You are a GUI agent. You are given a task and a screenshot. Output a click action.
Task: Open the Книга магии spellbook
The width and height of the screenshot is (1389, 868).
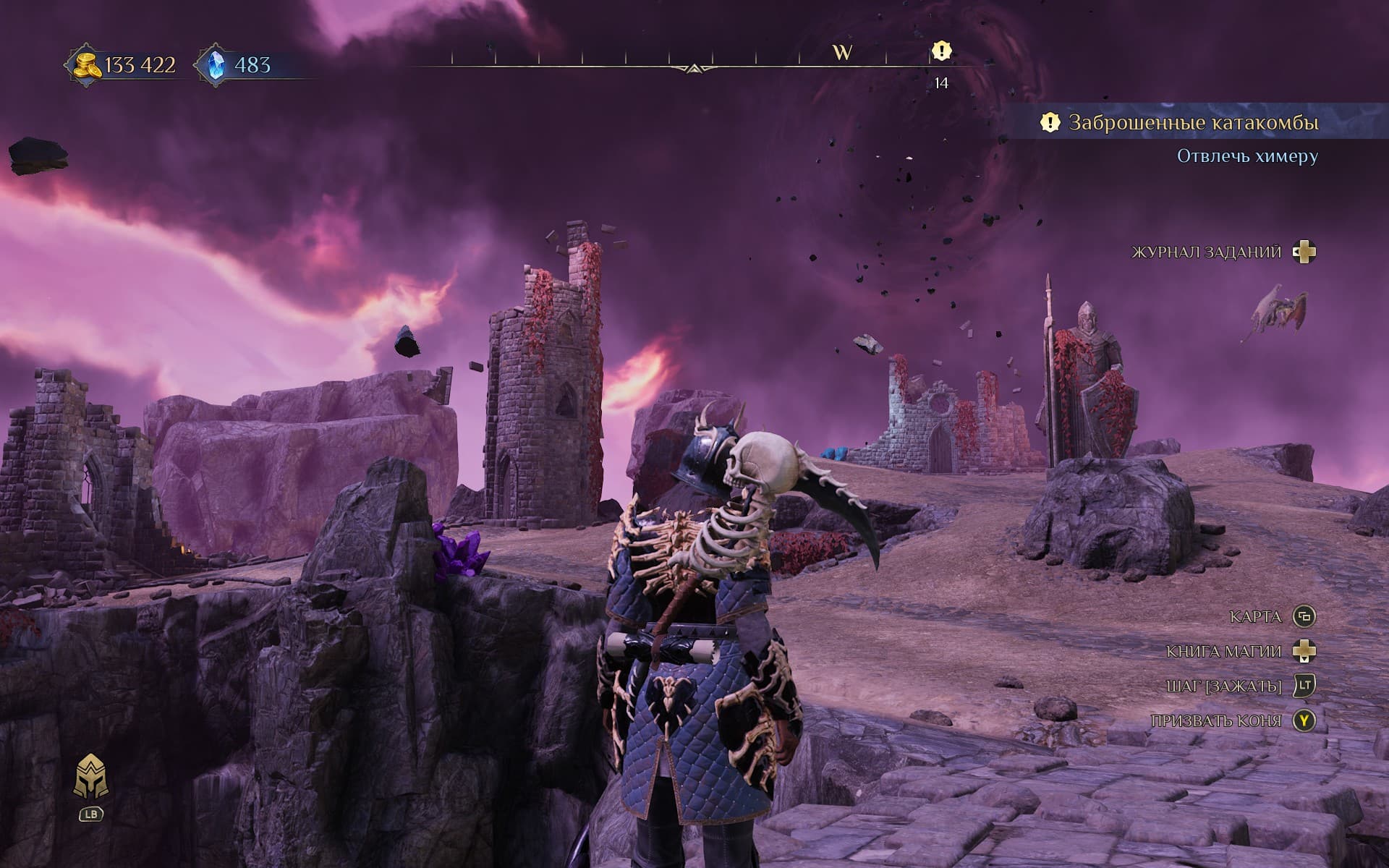tap(1223, 652)
